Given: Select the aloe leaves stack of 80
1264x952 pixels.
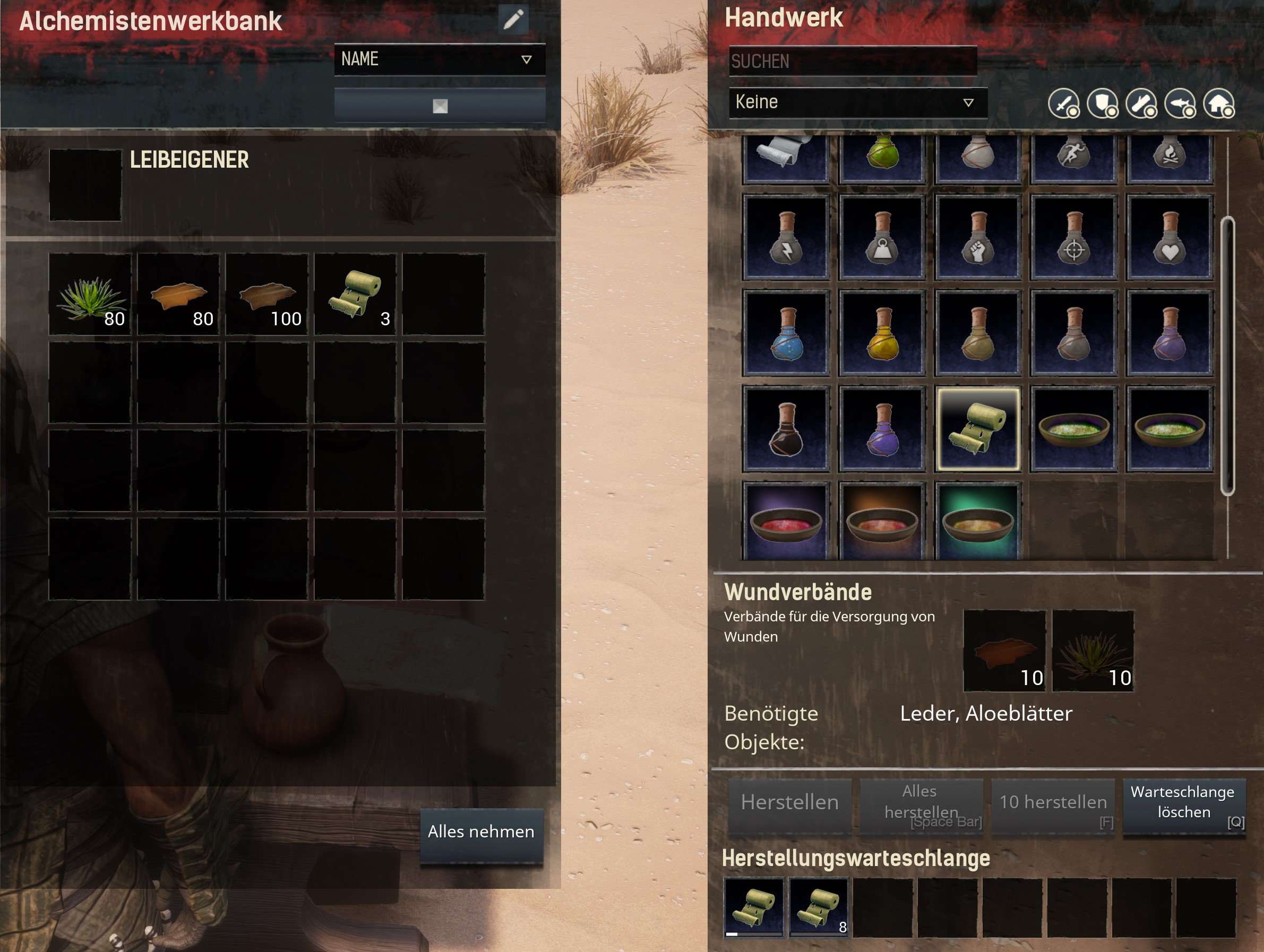Looking at the screenshot, I should [90, 295].
